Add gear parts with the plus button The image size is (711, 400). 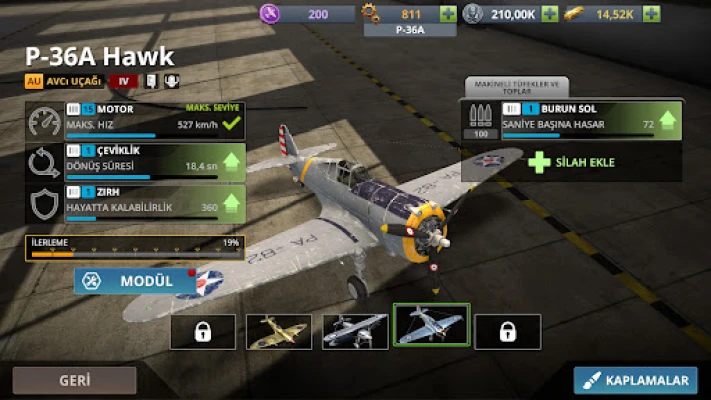coord(448,14)
